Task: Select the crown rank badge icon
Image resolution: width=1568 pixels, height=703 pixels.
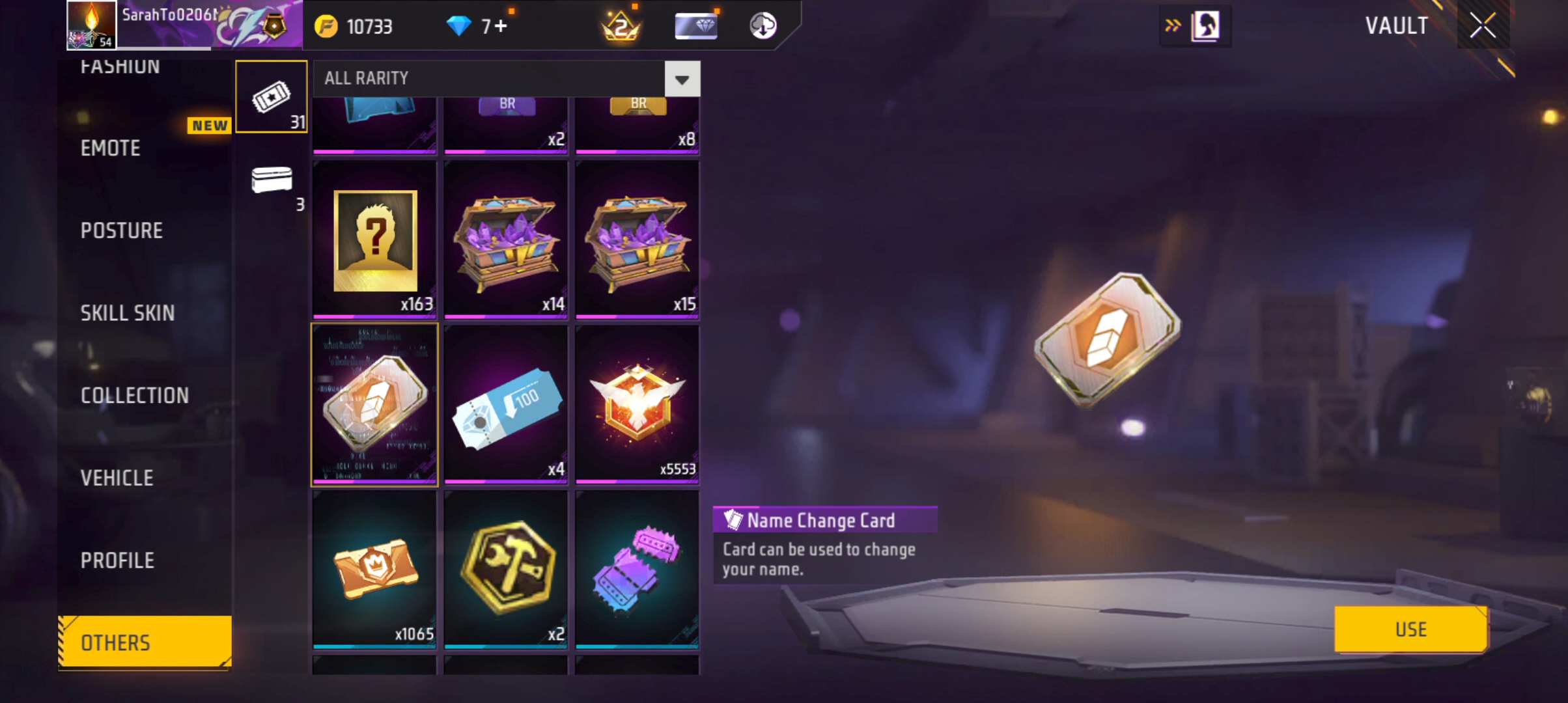Action: coord(621,26)
